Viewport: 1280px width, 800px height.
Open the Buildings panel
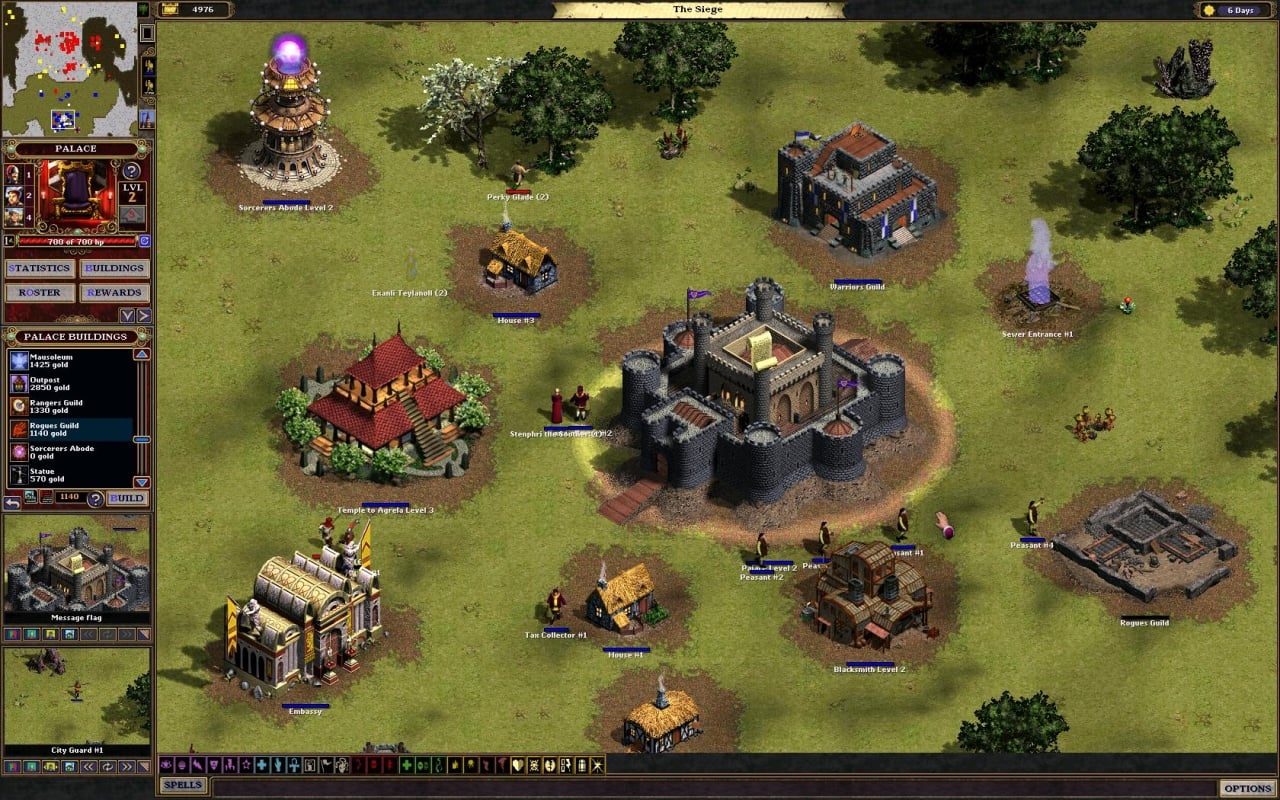(116, 268)
